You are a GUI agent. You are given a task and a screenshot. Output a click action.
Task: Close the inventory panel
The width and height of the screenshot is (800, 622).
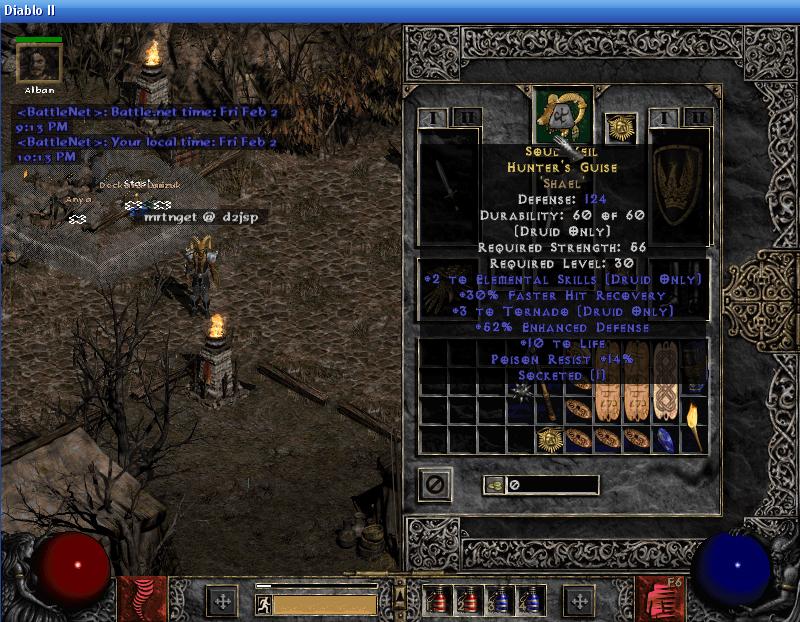click(x=435, y=485)
